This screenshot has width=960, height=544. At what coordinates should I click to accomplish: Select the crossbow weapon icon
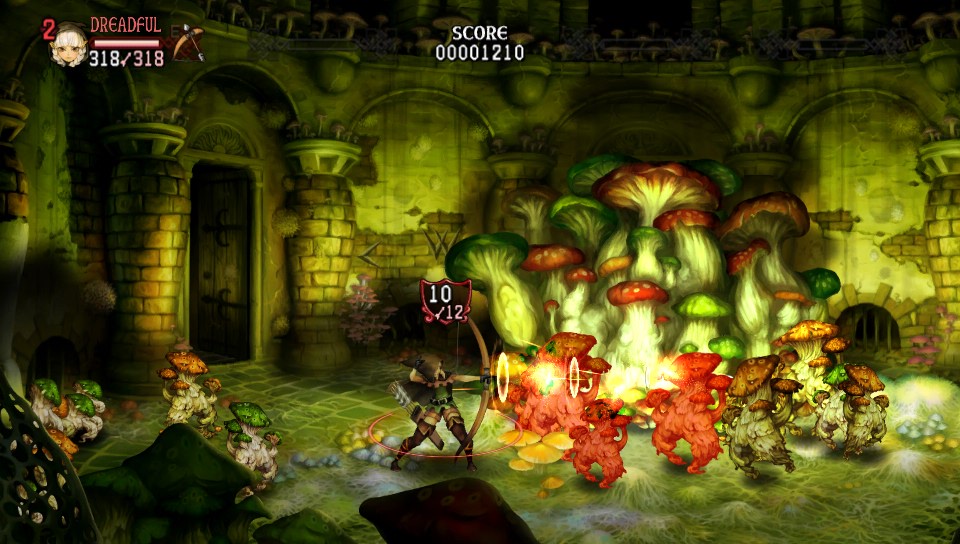[187, 41]
